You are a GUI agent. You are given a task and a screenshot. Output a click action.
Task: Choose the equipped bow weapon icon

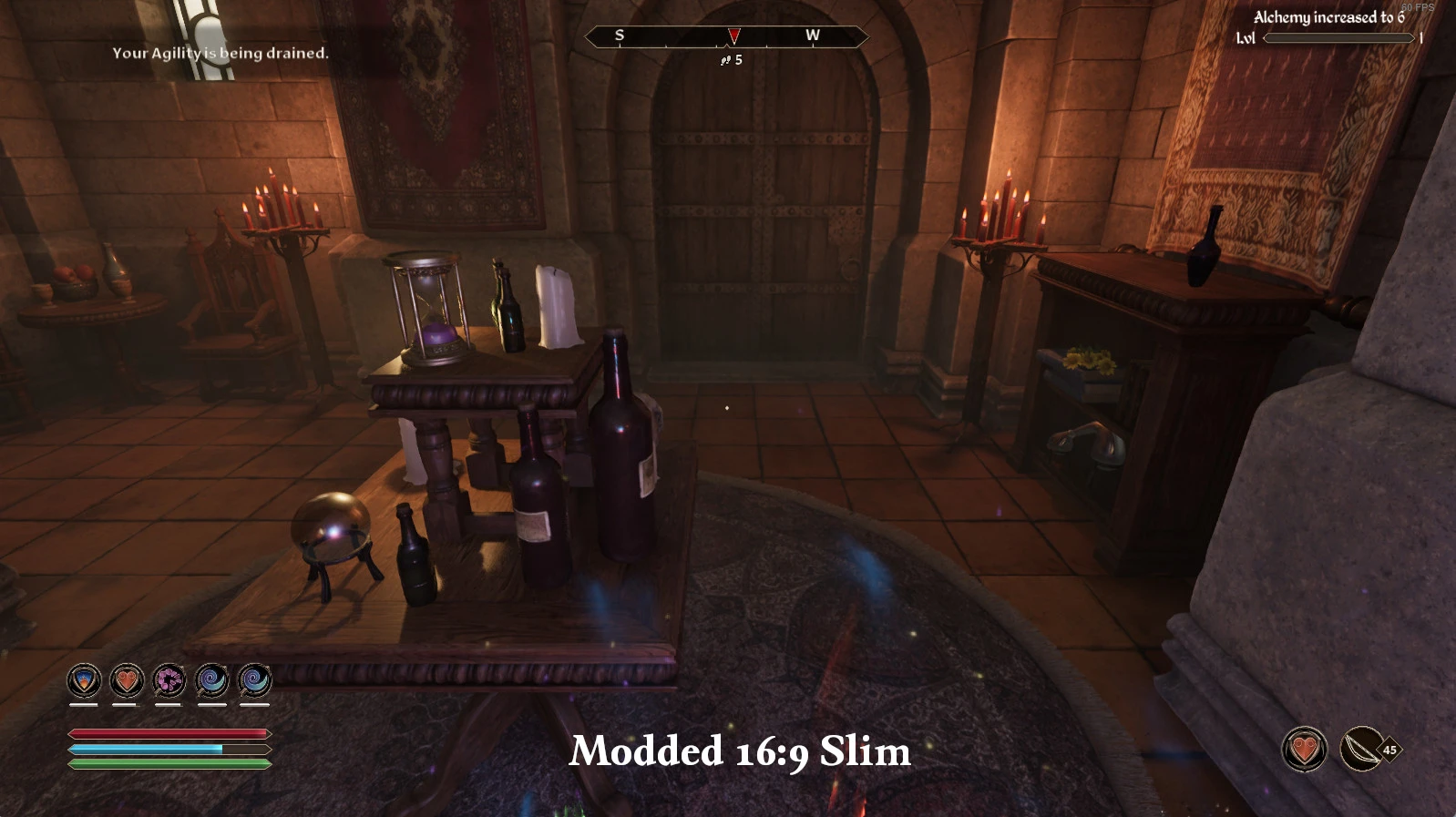tap(1362, 750)
